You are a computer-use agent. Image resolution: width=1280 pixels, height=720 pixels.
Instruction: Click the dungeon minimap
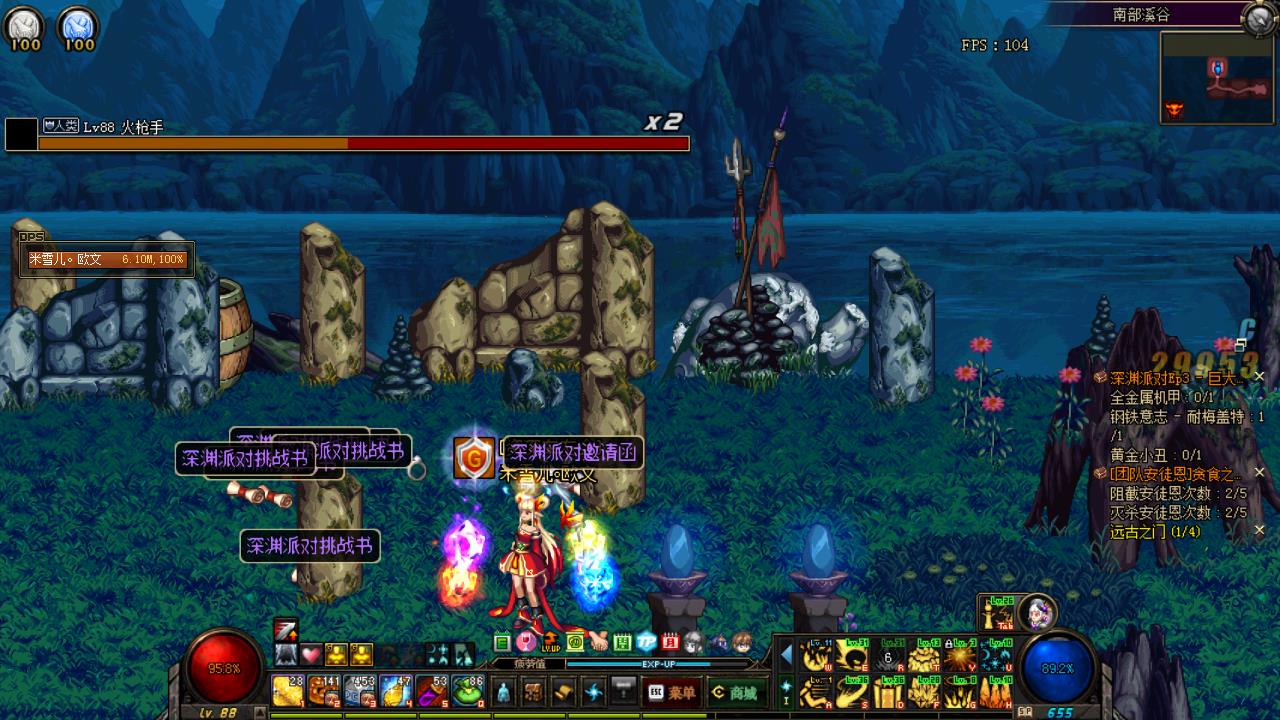pos(1216,78)
